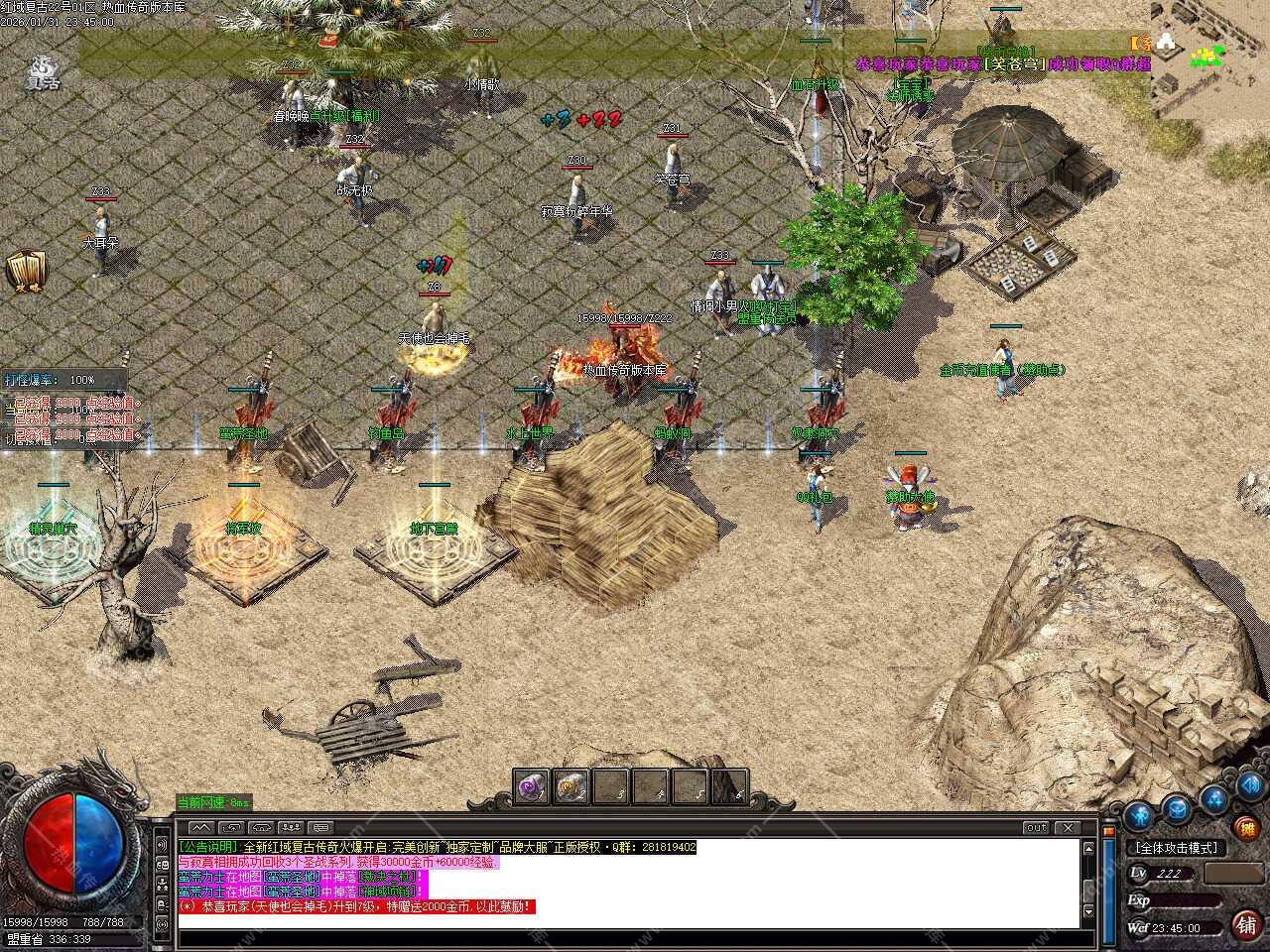Open the orange 摊 stall button
Image resolution: width=1270 pixels, height=952 pixels.
point(1246,828)
